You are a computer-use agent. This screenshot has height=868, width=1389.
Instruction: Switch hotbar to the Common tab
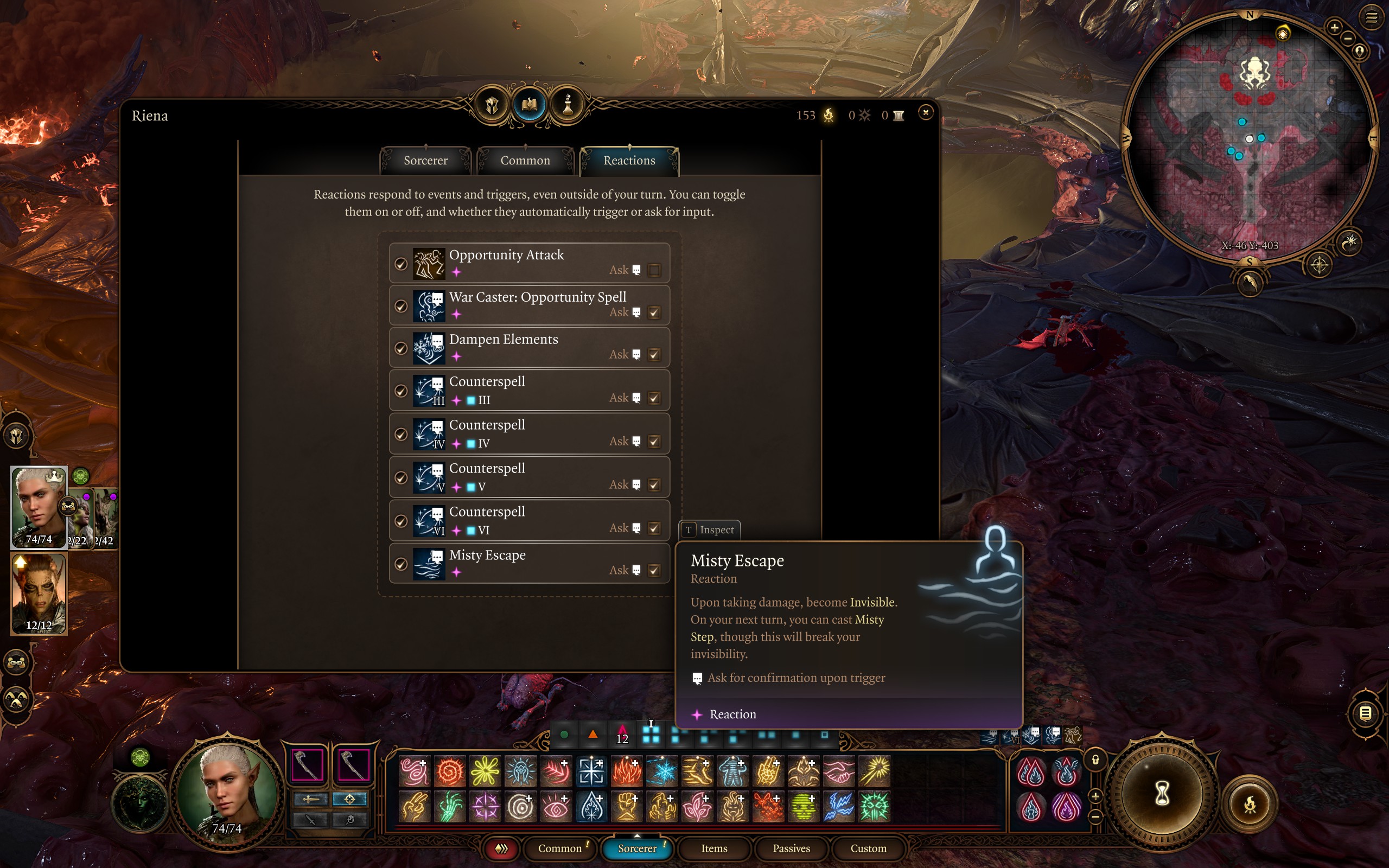[559, 848]
